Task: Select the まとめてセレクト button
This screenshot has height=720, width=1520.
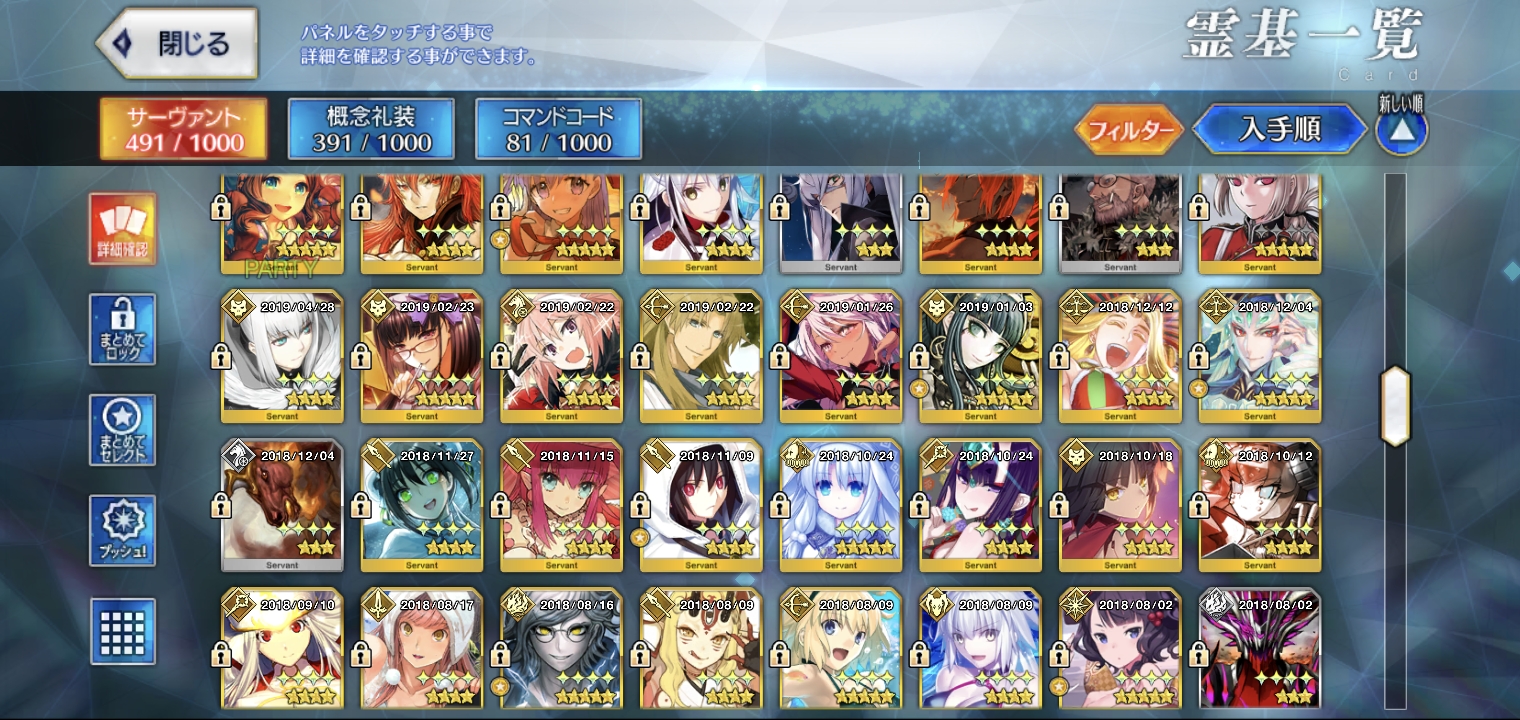Action: point(122,430)
